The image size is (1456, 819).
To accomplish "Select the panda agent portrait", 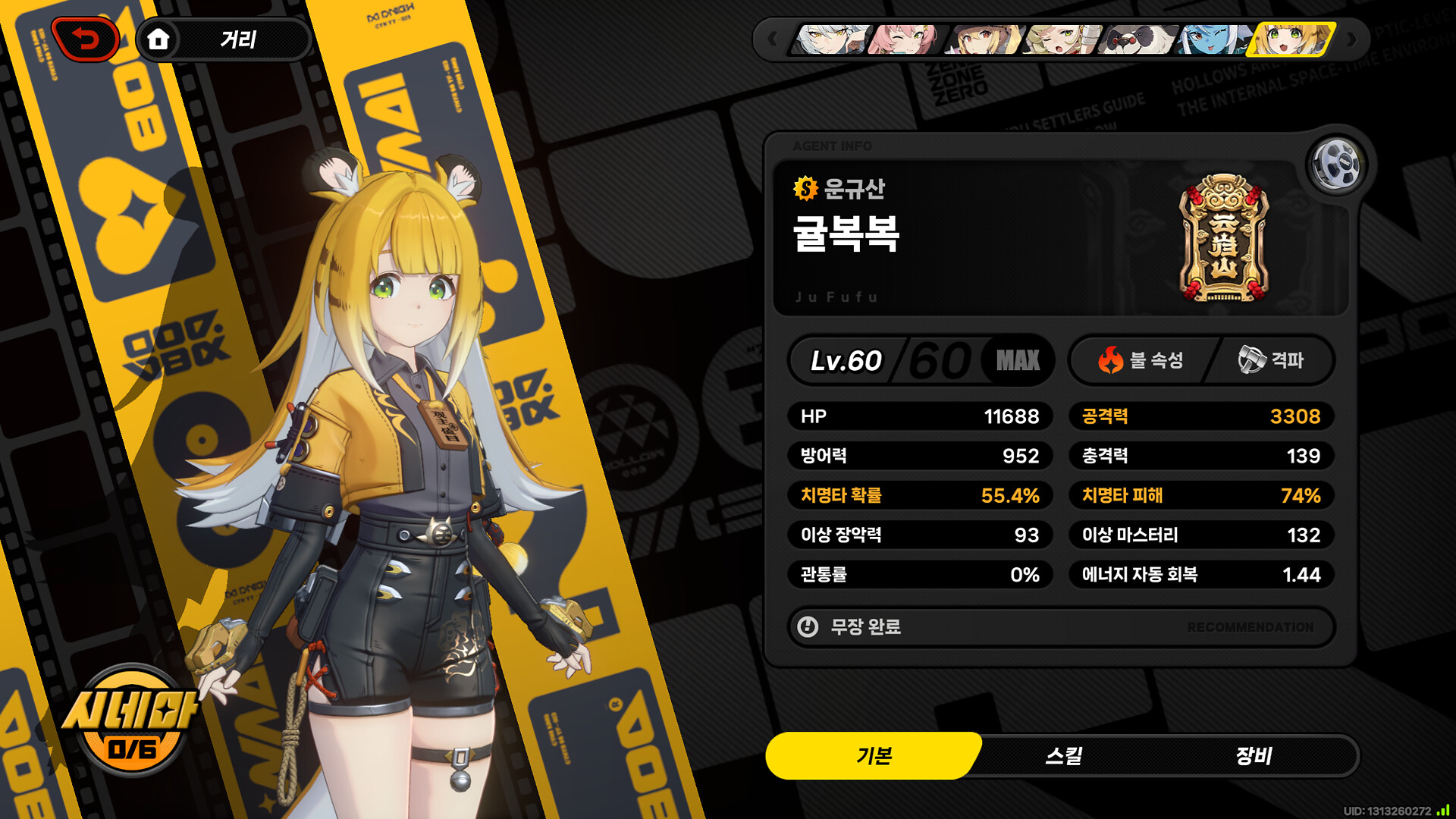I will click(x=1140, y=39).
